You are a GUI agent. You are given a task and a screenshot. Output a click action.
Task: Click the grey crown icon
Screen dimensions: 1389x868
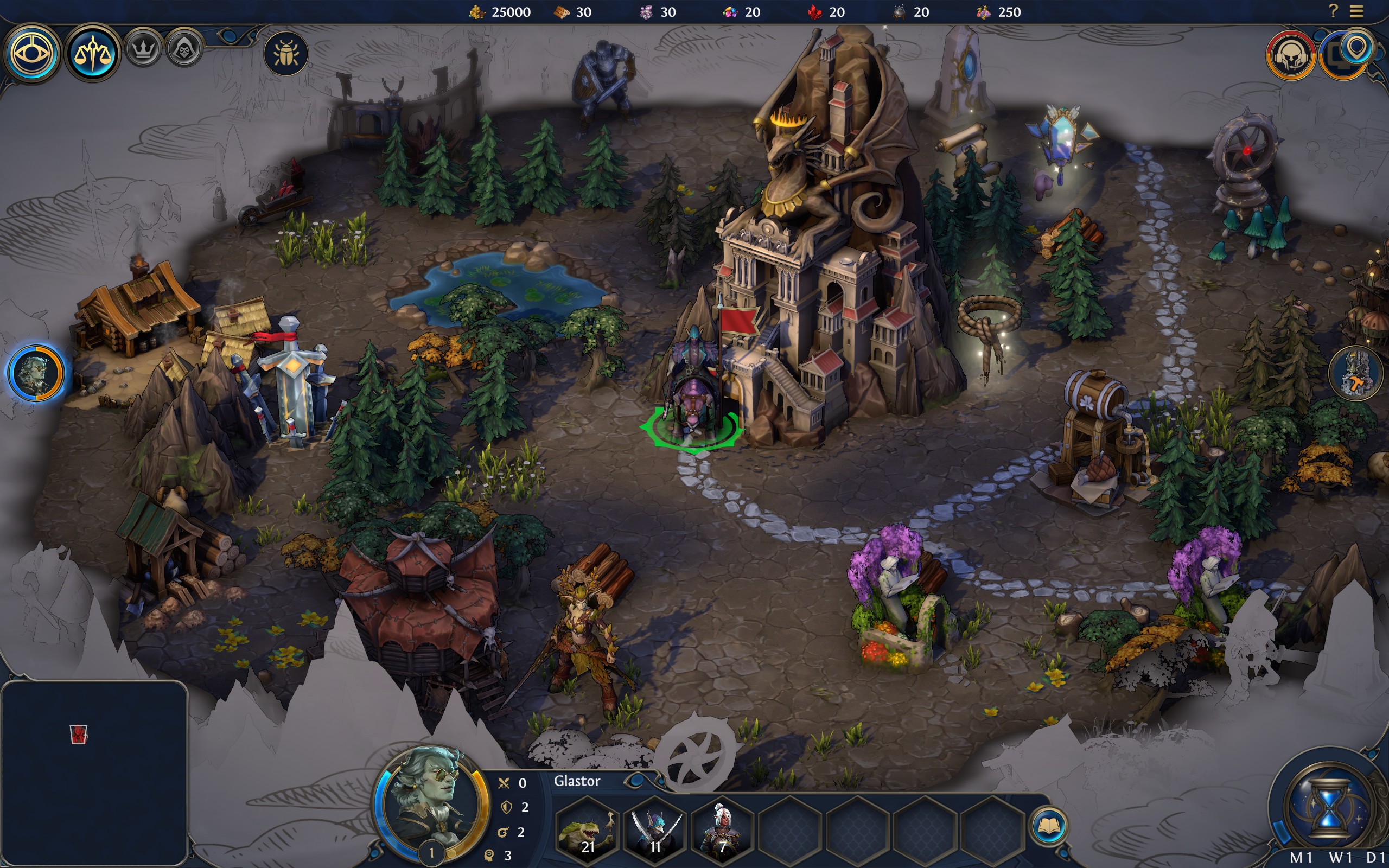[143, 50]
